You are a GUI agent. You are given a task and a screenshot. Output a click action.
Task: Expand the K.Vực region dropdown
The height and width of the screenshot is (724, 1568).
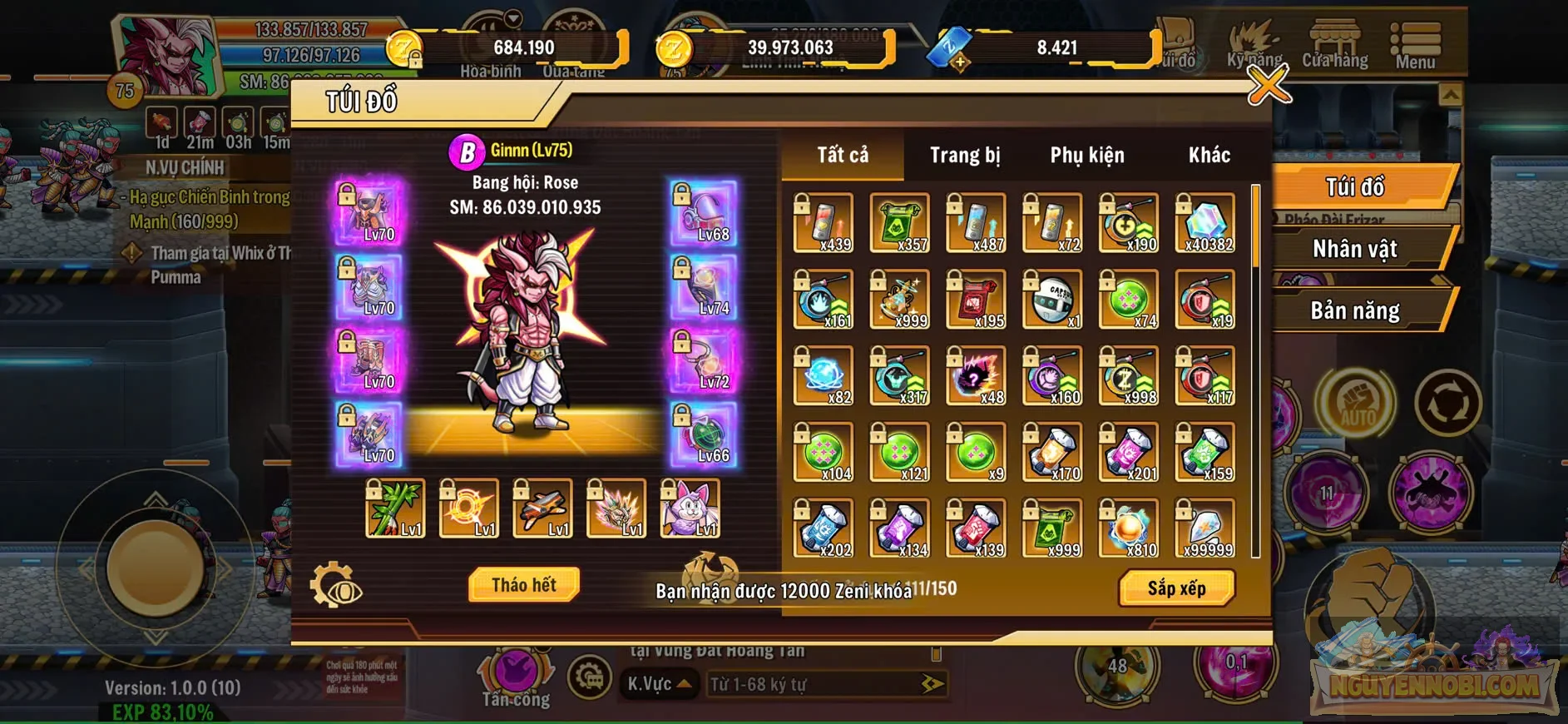point(658,683)
